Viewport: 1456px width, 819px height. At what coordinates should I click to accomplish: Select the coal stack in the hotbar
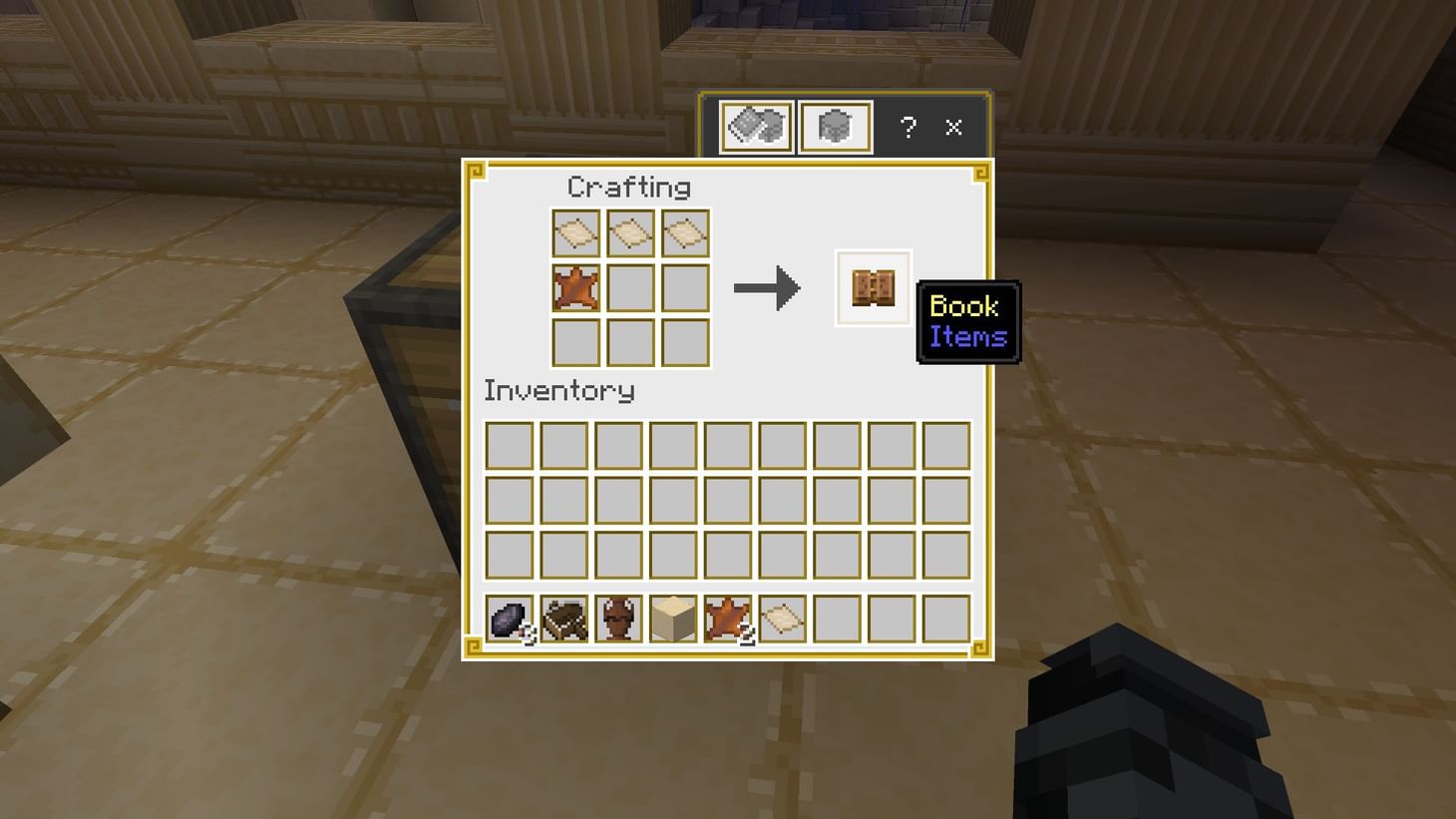(x=509, y=618)
